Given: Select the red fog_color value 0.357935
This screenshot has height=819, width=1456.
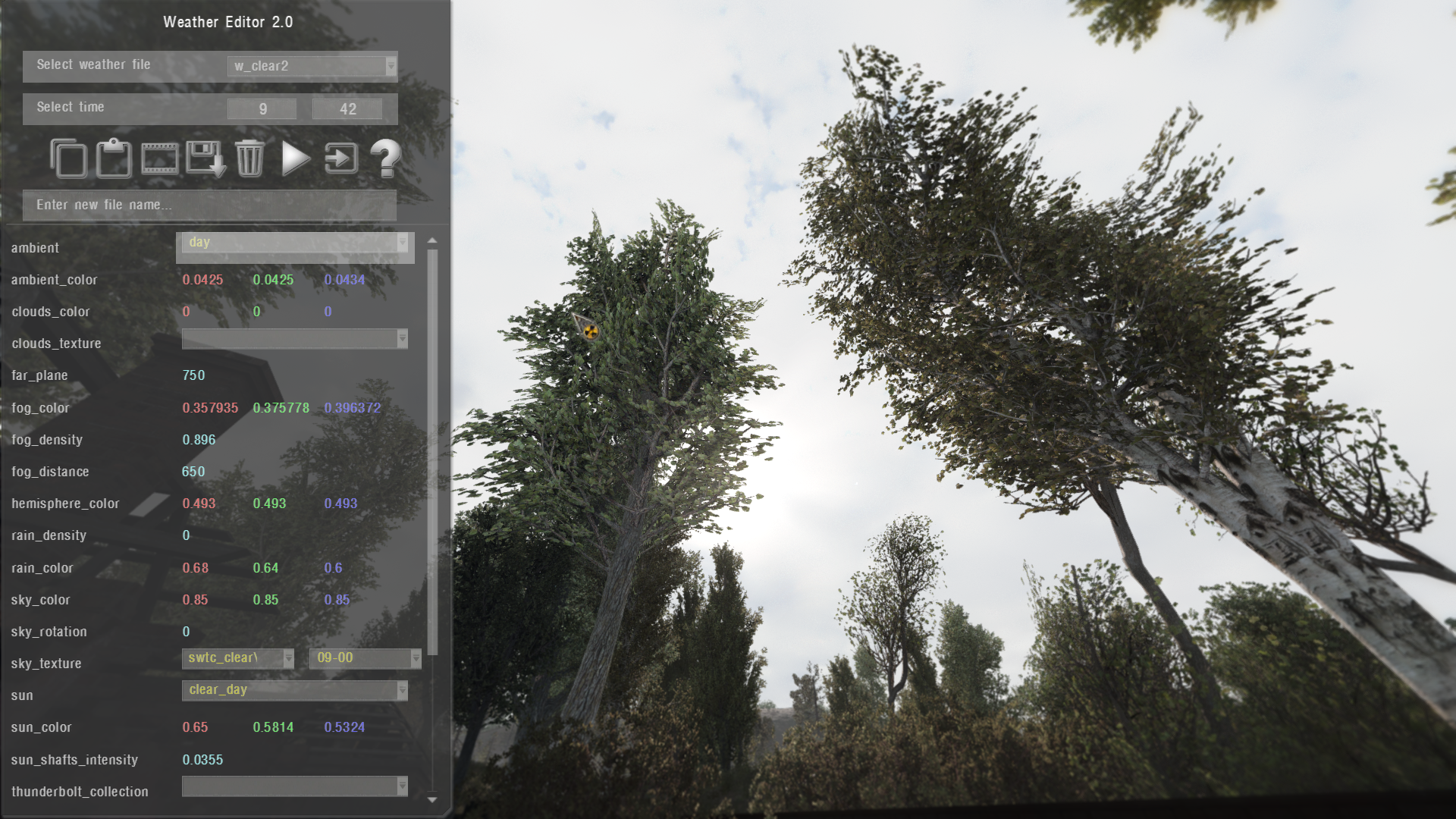Looking at the screenshot, I should 210,408.
